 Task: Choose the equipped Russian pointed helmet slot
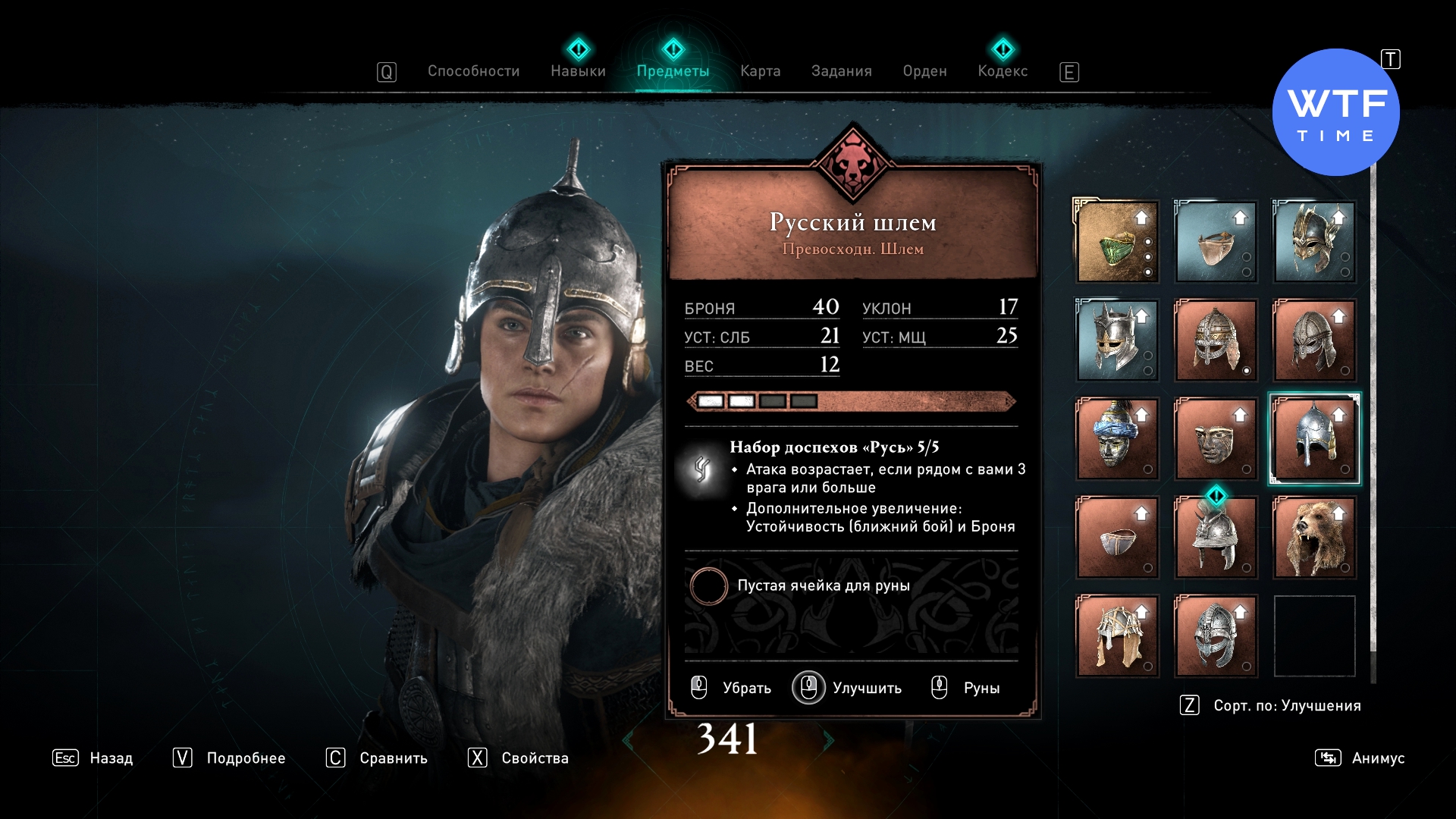[1314, 439]
